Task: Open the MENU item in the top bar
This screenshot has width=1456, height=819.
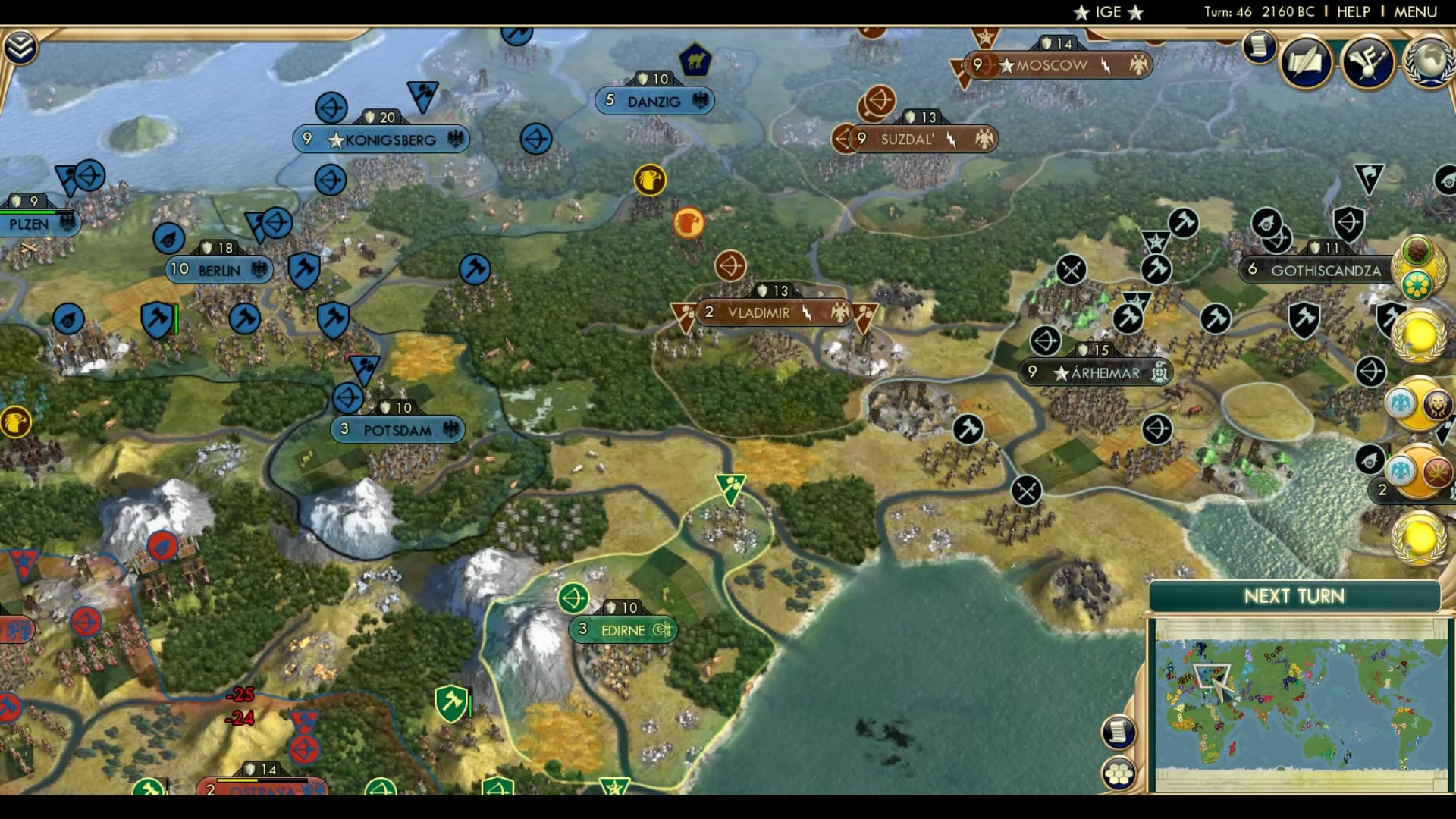Action: (1416, 11)
